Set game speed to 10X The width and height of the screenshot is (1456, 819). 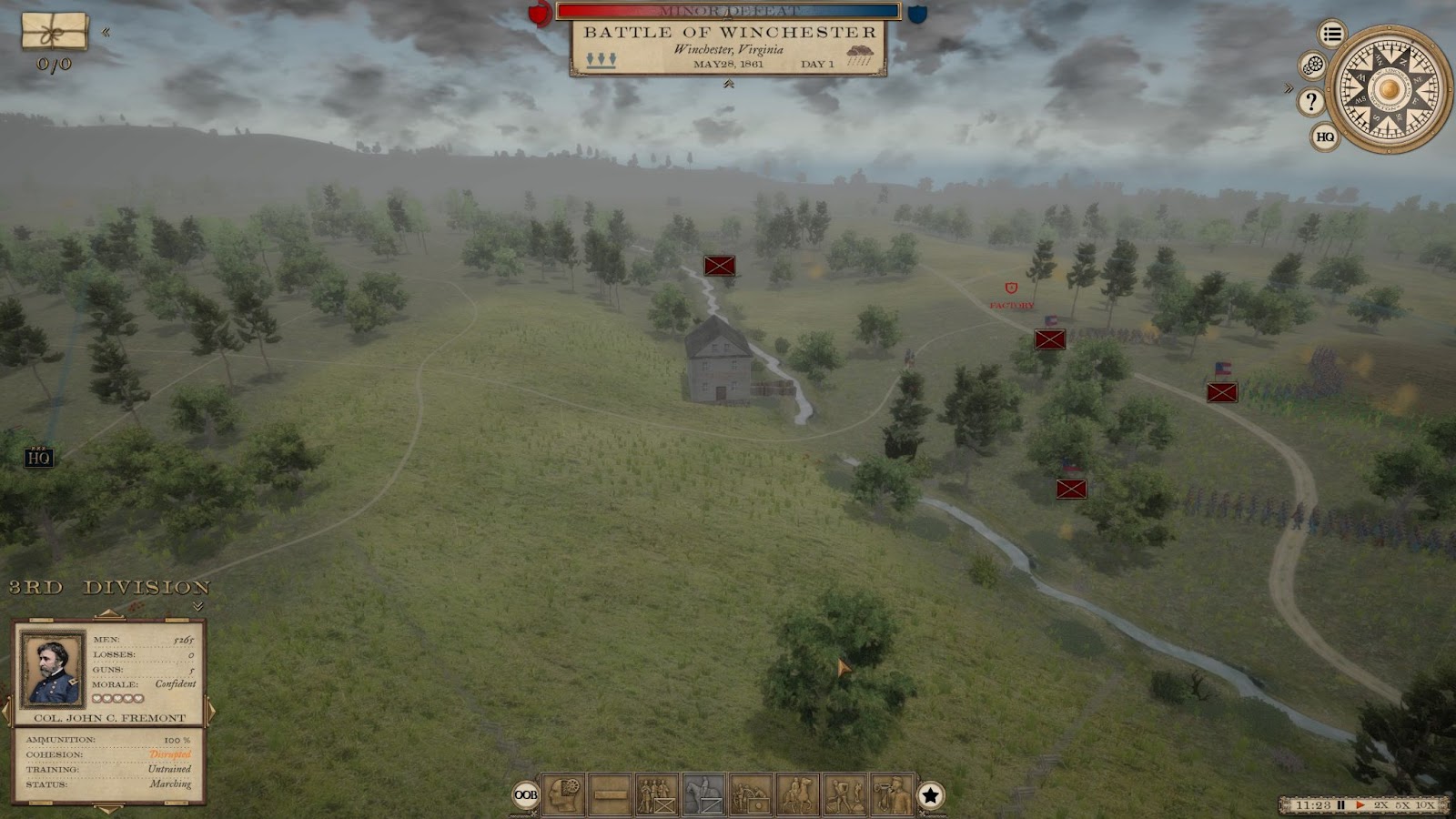point(1425,805)
